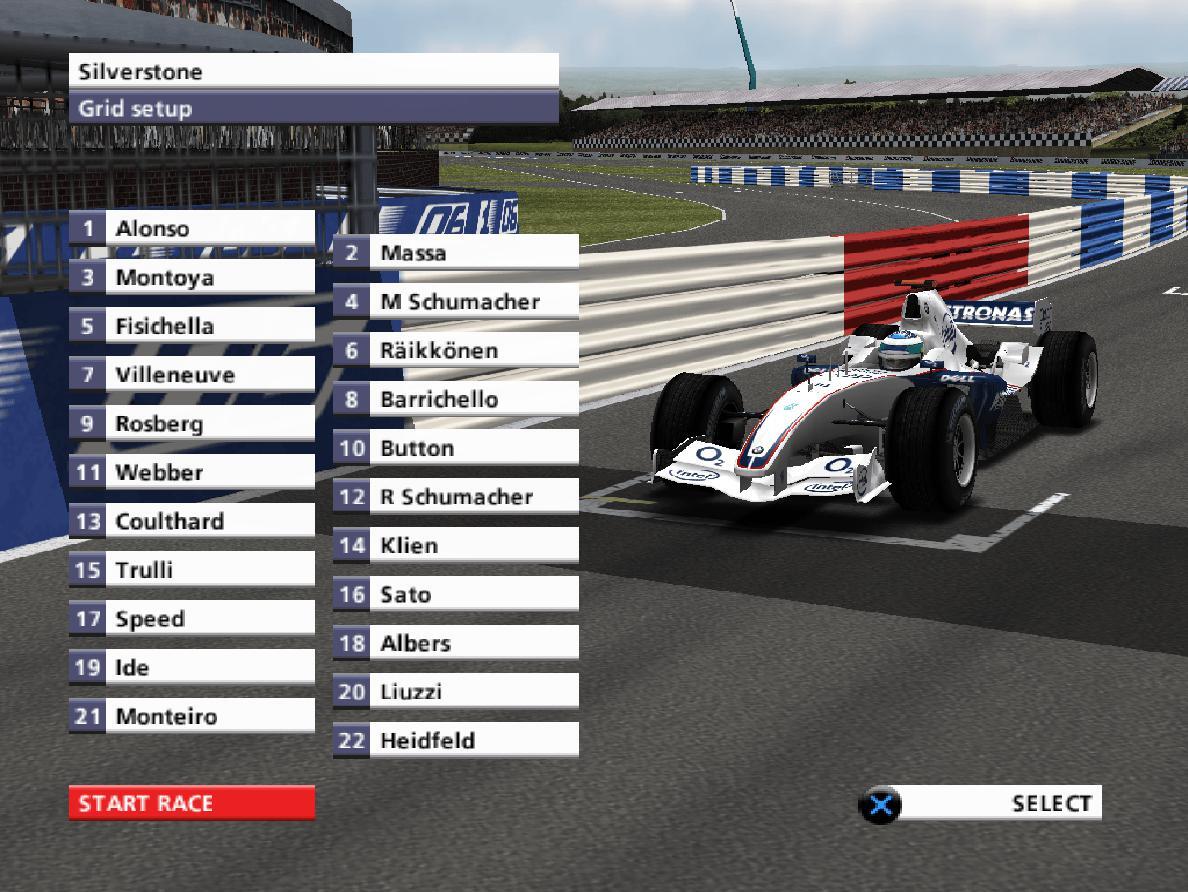Viewport: 1188px width, 892px height.
Task: Pick Coulthard in position 13
Action: coord(191,521)
